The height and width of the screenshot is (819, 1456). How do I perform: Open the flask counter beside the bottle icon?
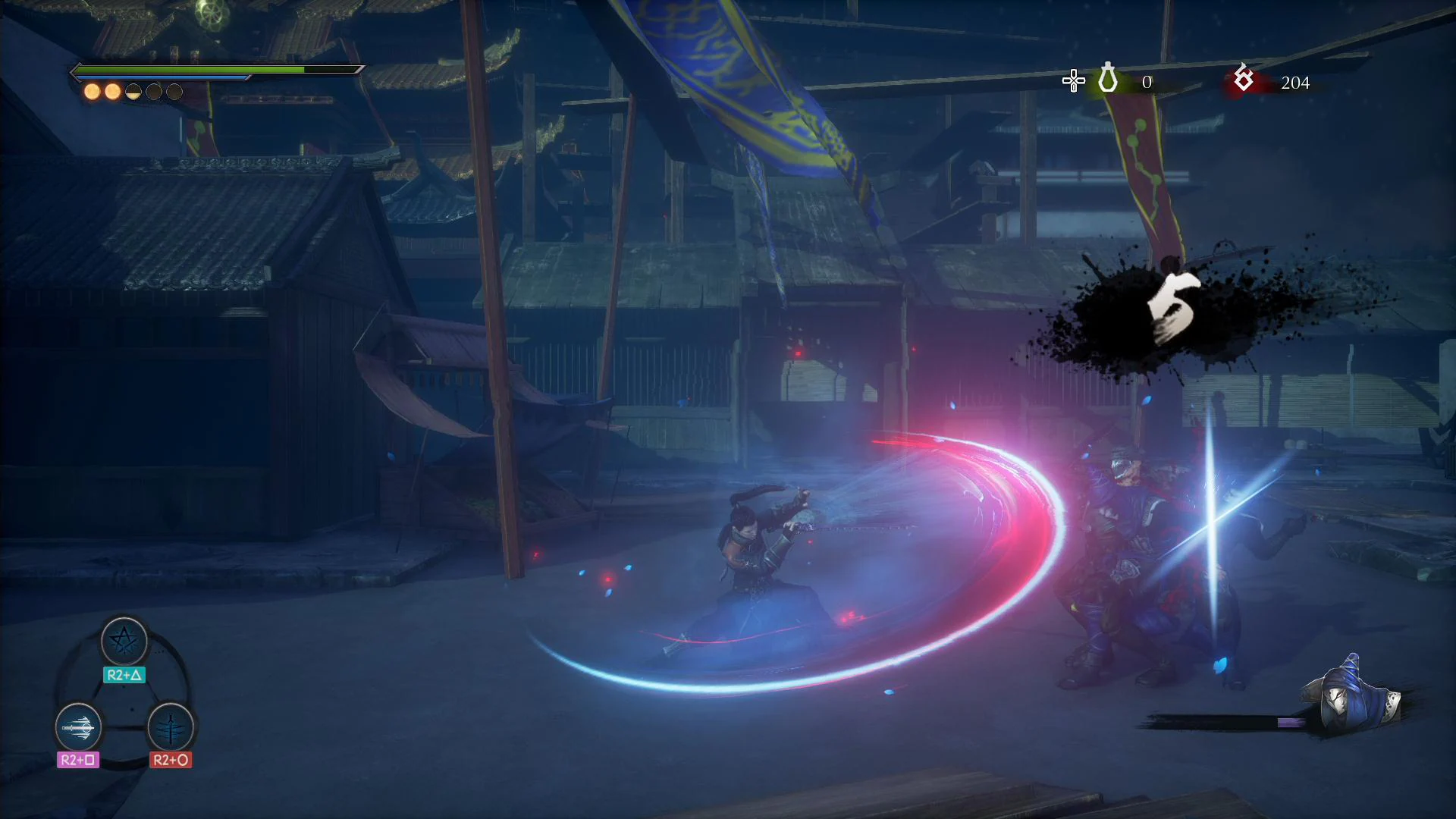[1147, 82]
